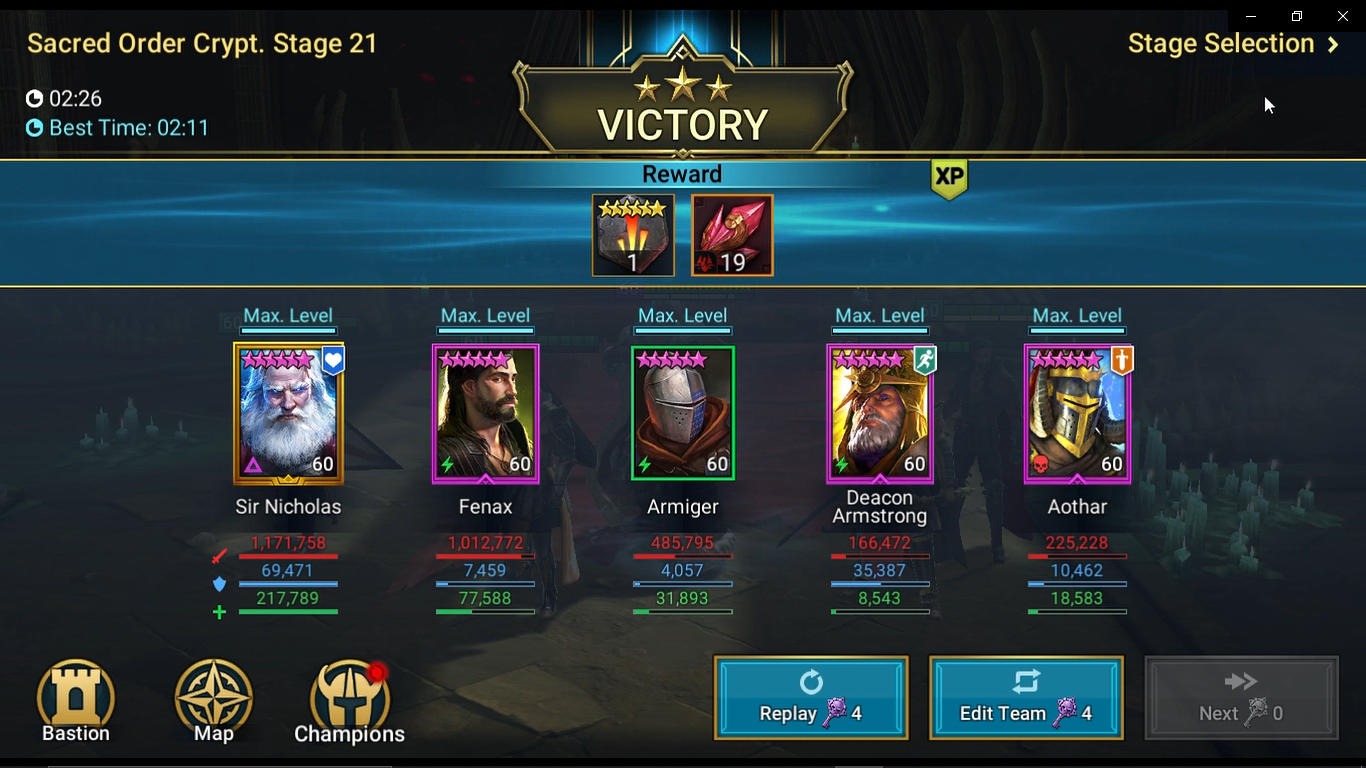Open the Bastion
Viewport: 1366px width, 768px height.
pos(75,698)
